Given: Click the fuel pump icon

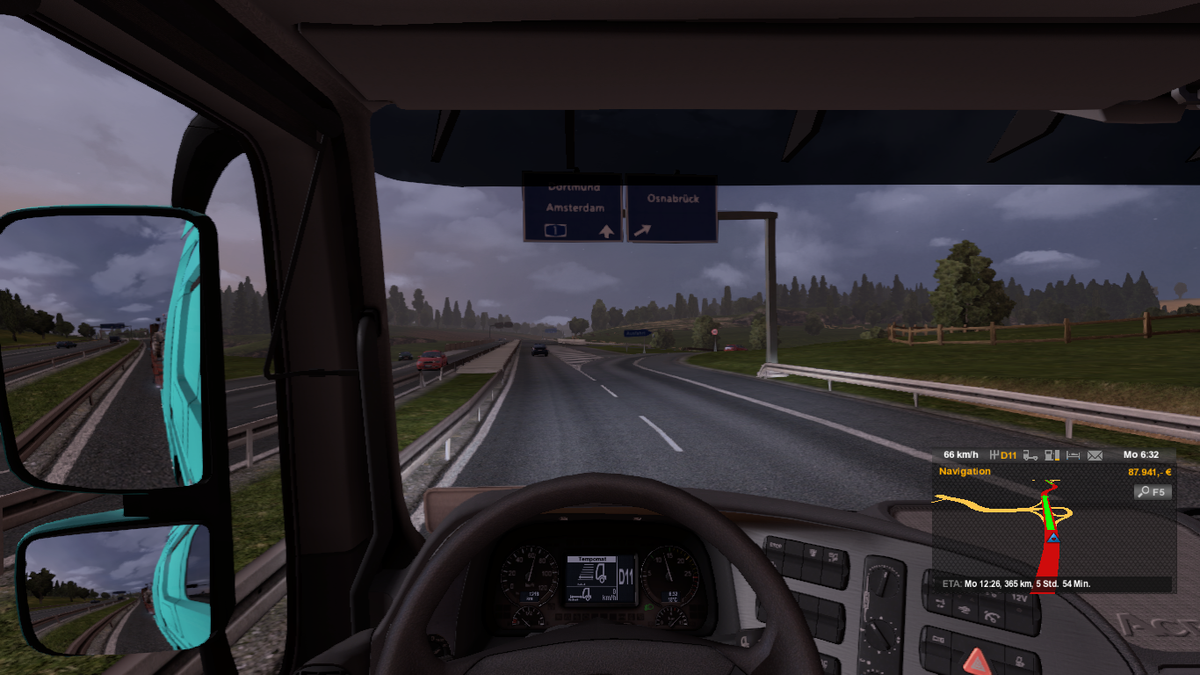Looking at the screenshot, I should point(1051,456).
